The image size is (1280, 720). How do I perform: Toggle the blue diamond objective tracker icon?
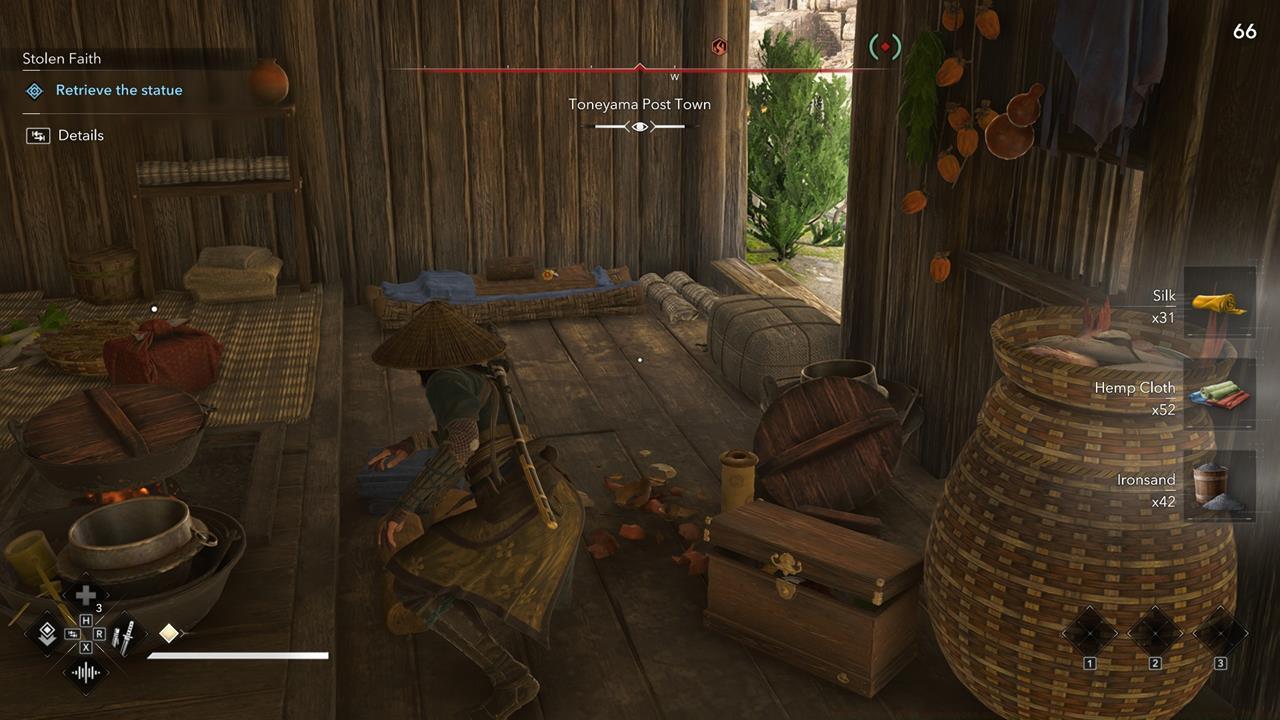coord(33,90)
